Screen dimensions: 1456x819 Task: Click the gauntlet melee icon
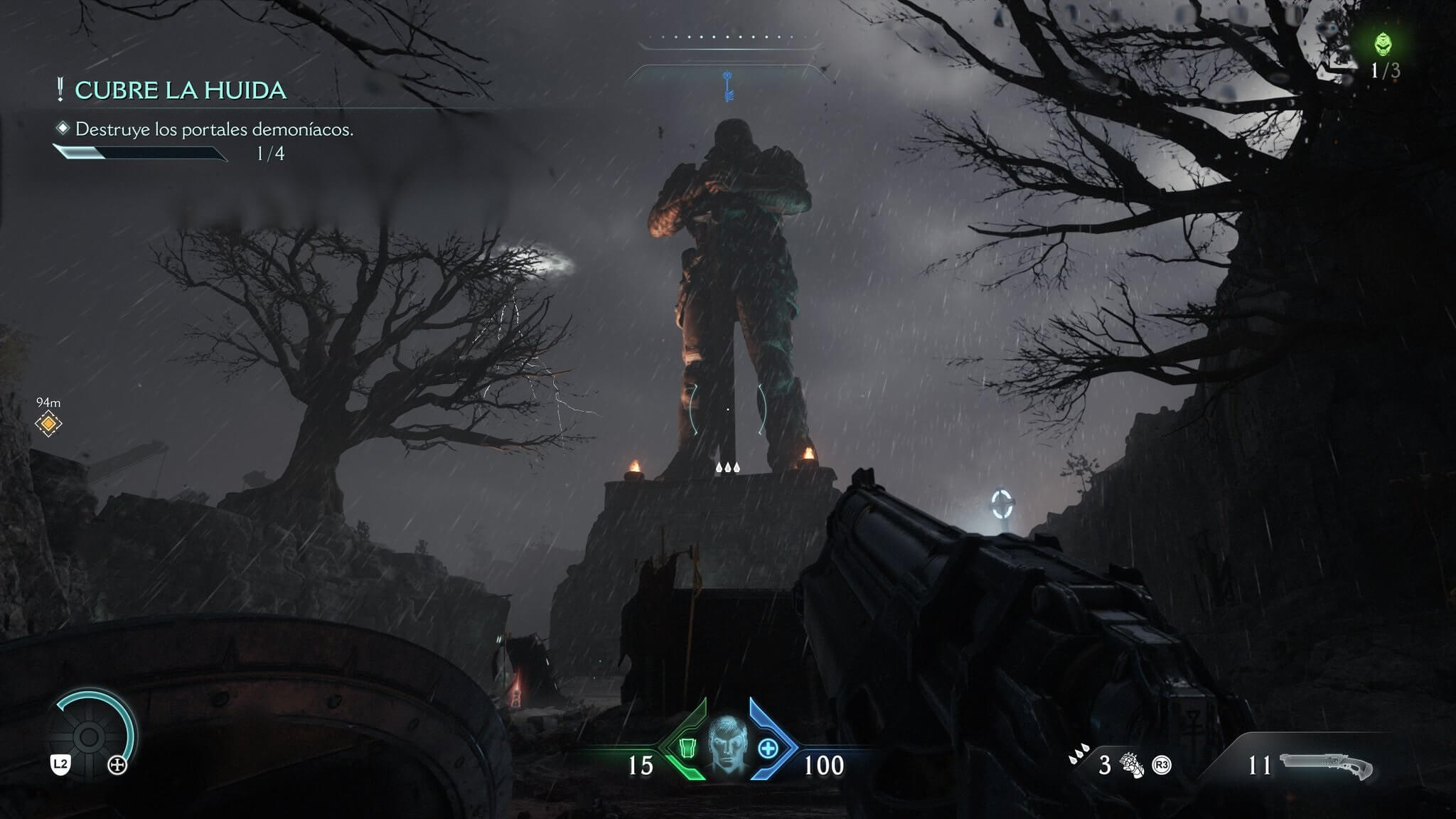click(1130, 766)
